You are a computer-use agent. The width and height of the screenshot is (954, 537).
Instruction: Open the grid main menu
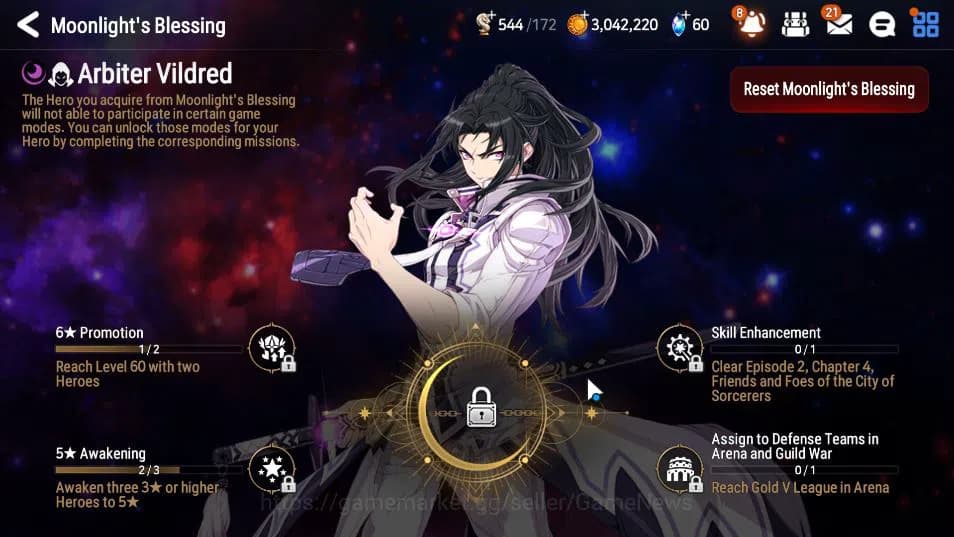[926, 24]
